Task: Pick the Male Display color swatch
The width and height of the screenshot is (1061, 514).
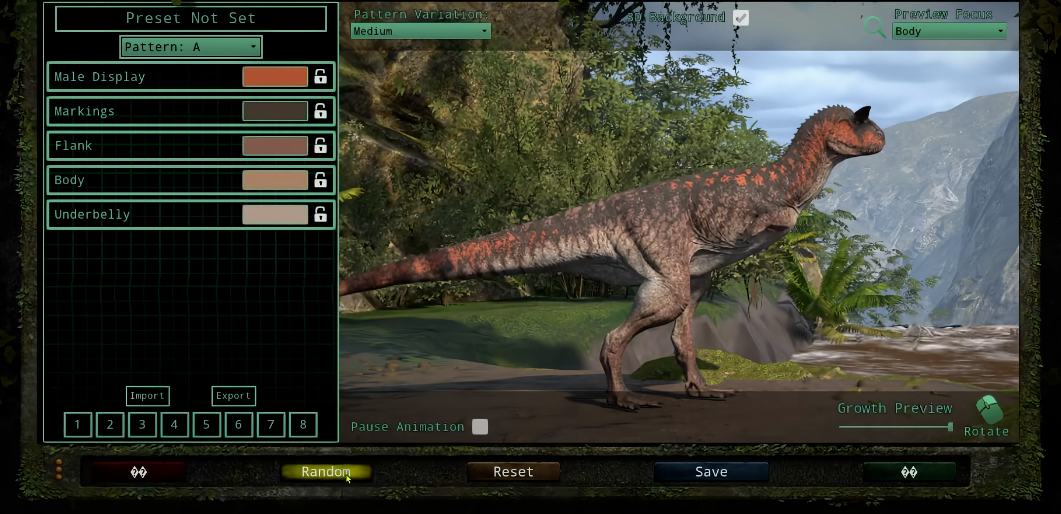Action: pos(275,77)
